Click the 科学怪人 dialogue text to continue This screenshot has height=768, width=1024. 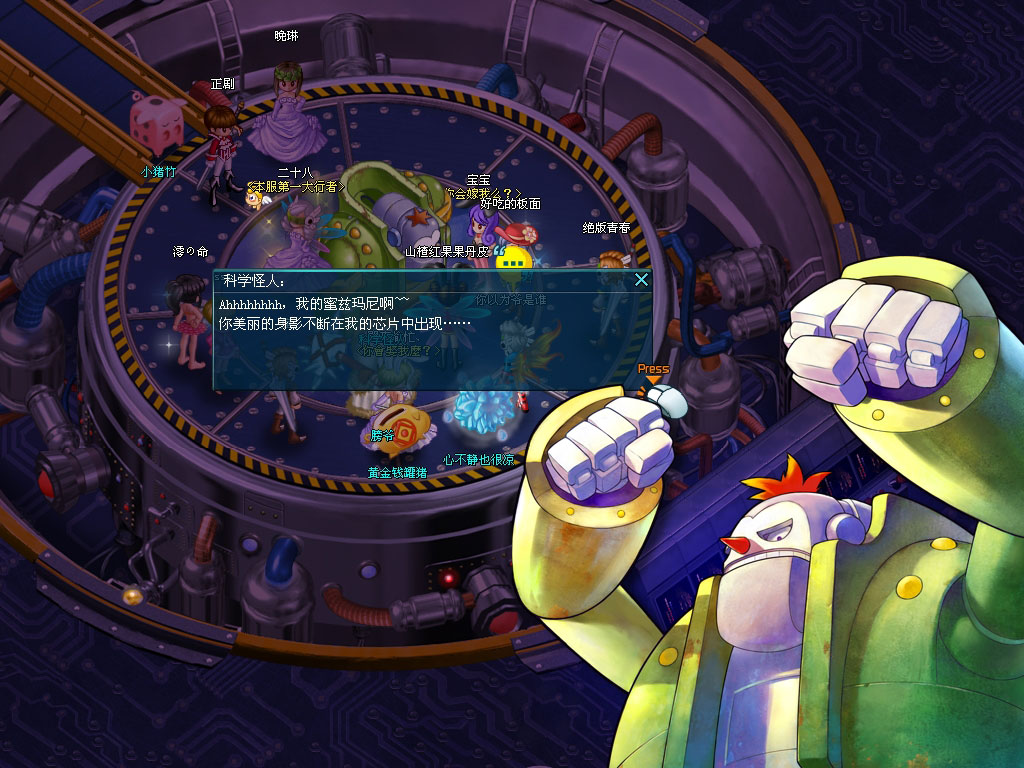click(343, 313)
